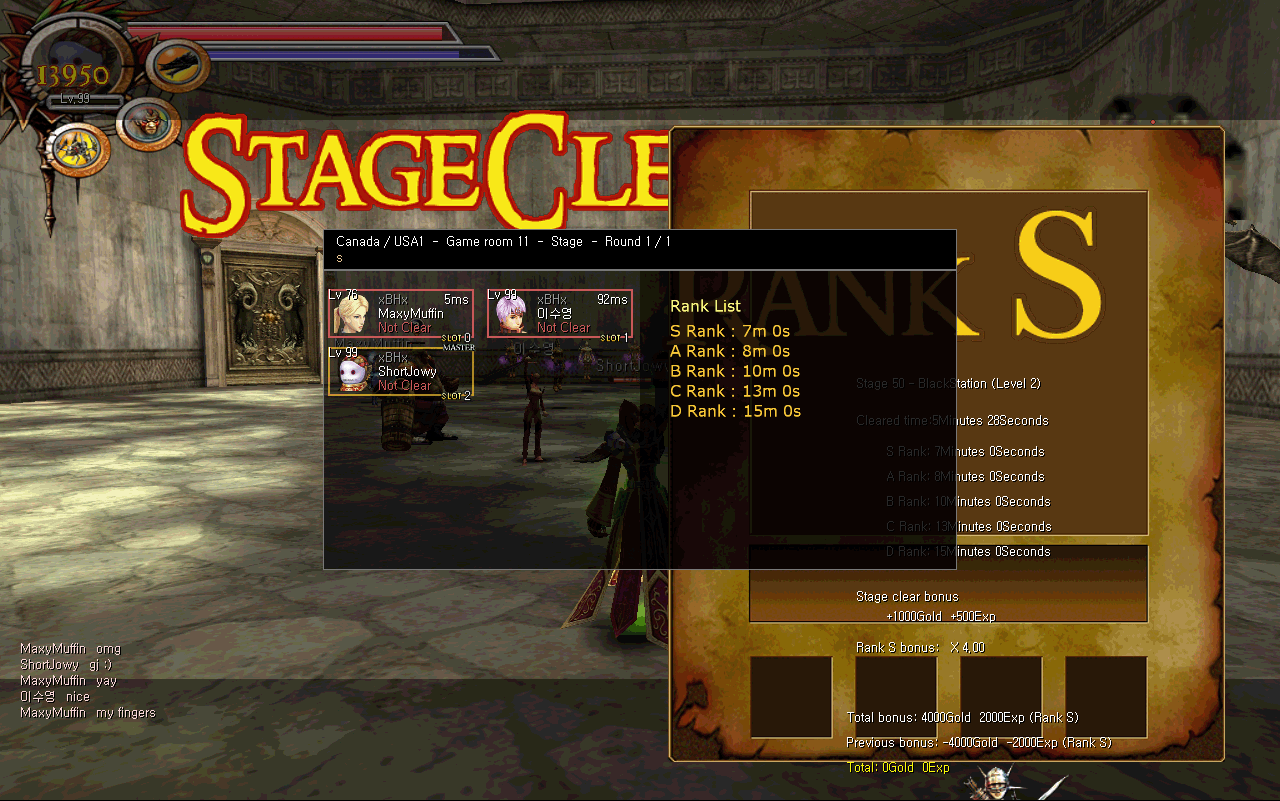Click the skull character portrait
1280x801 pixels.
(x=352, y=374)
